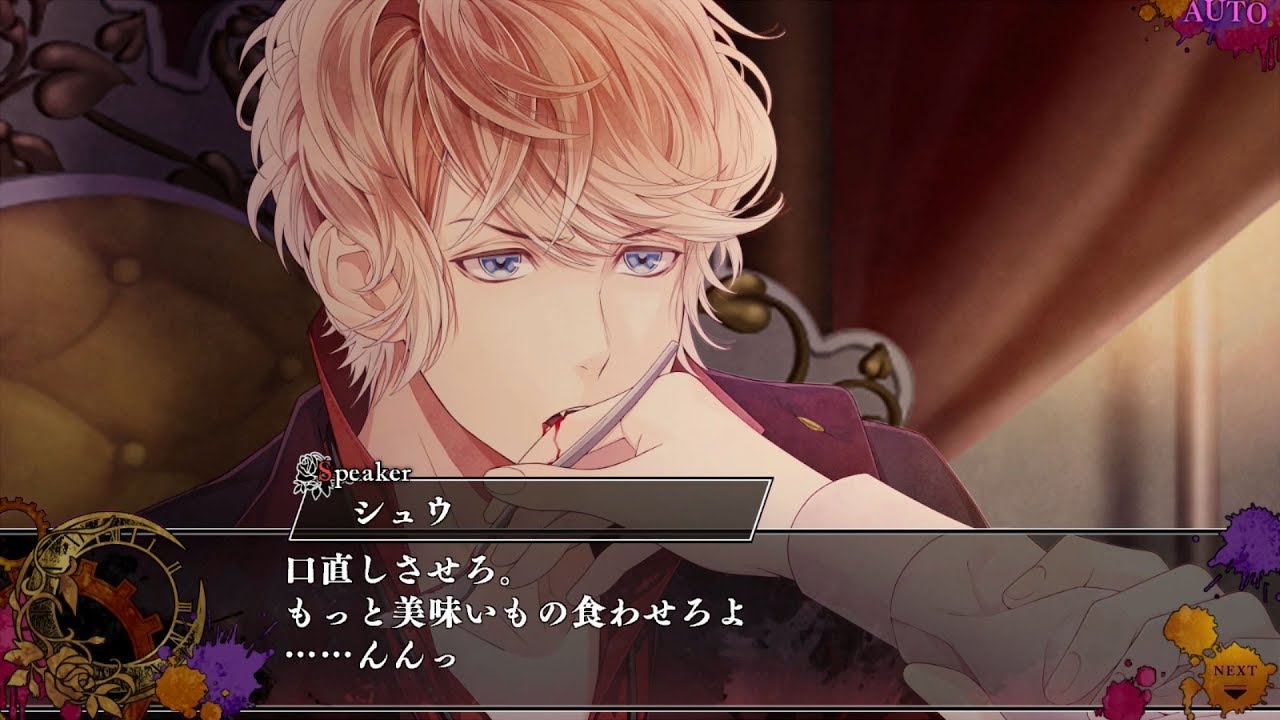Click the downward arrow to continue text
Viewport: 1280px width, 720px height.
tap(1235, 691)
